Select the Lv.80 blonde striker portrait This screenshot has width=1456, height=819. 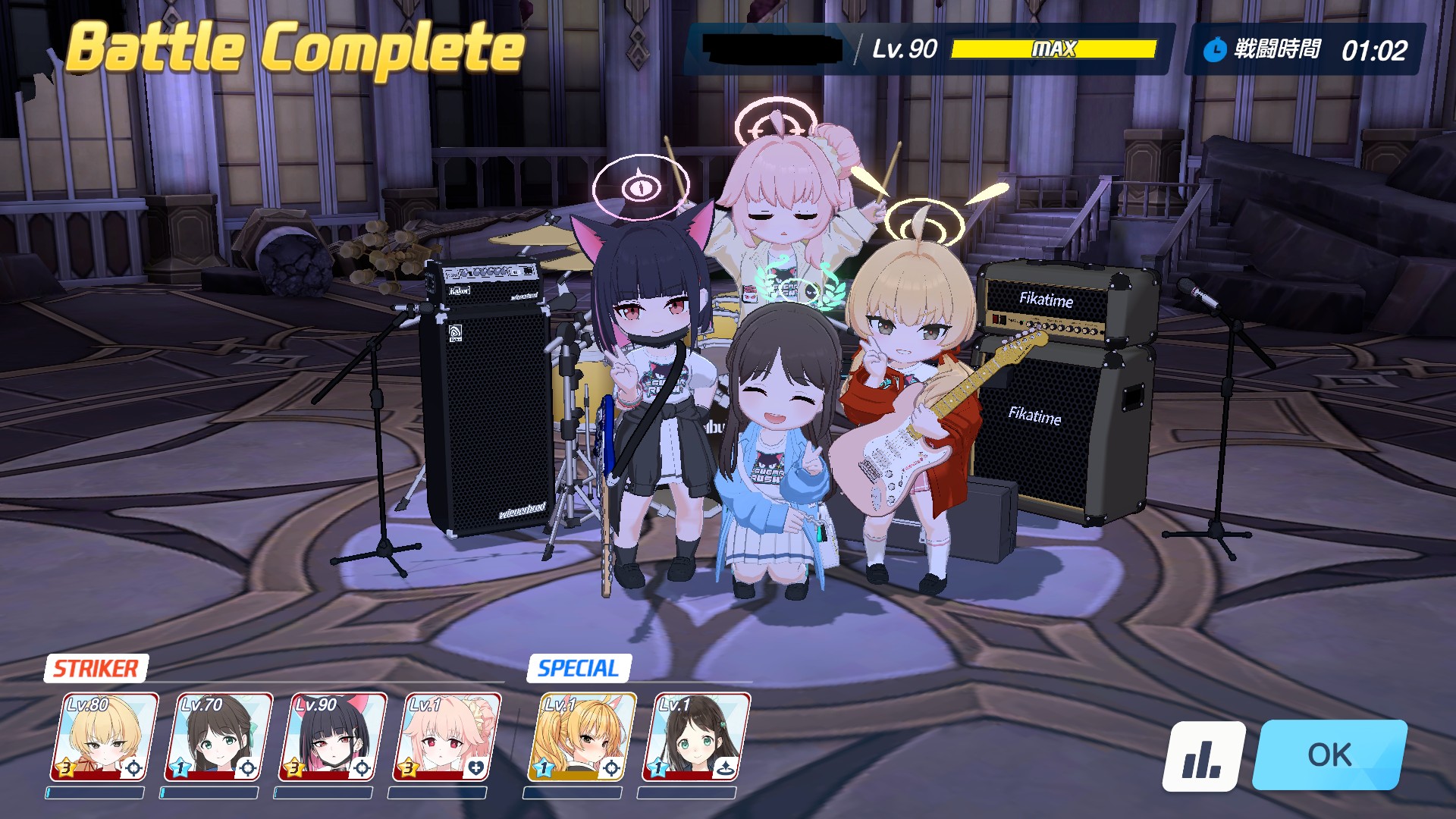(x=104, y=737)
